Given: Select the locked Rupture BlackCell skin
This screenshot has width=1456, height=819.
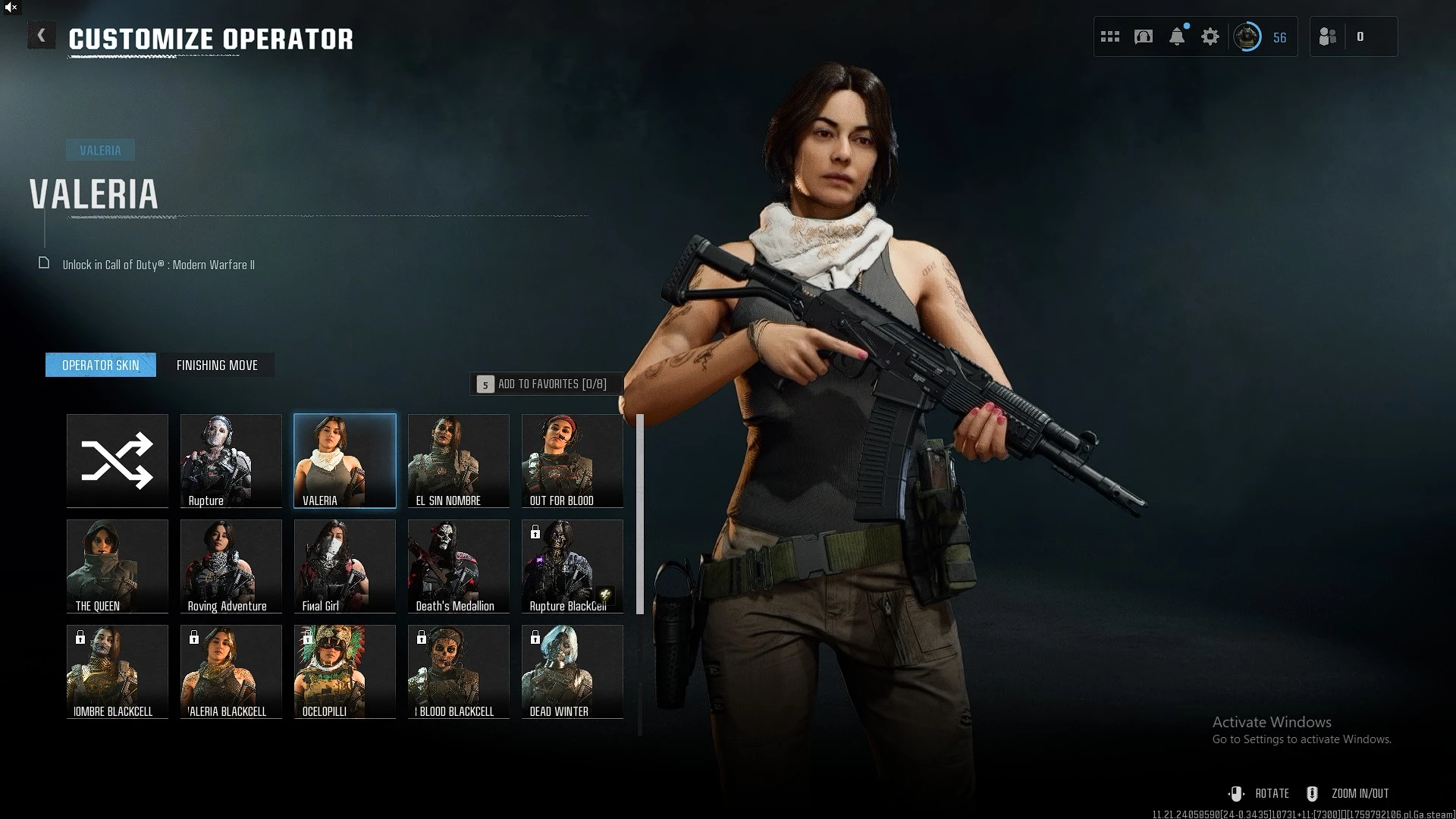Looking at the screenshot, I should tap(573, 566).
